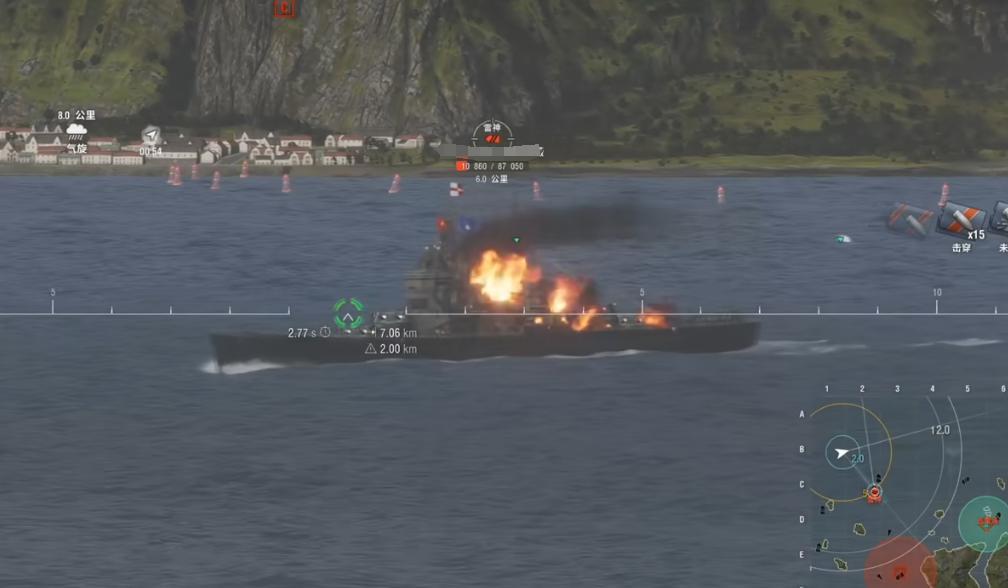The image size is (1008, 588).
Task: Click the enemy ship 雷神 name tag
Action: tap(491, 128)
